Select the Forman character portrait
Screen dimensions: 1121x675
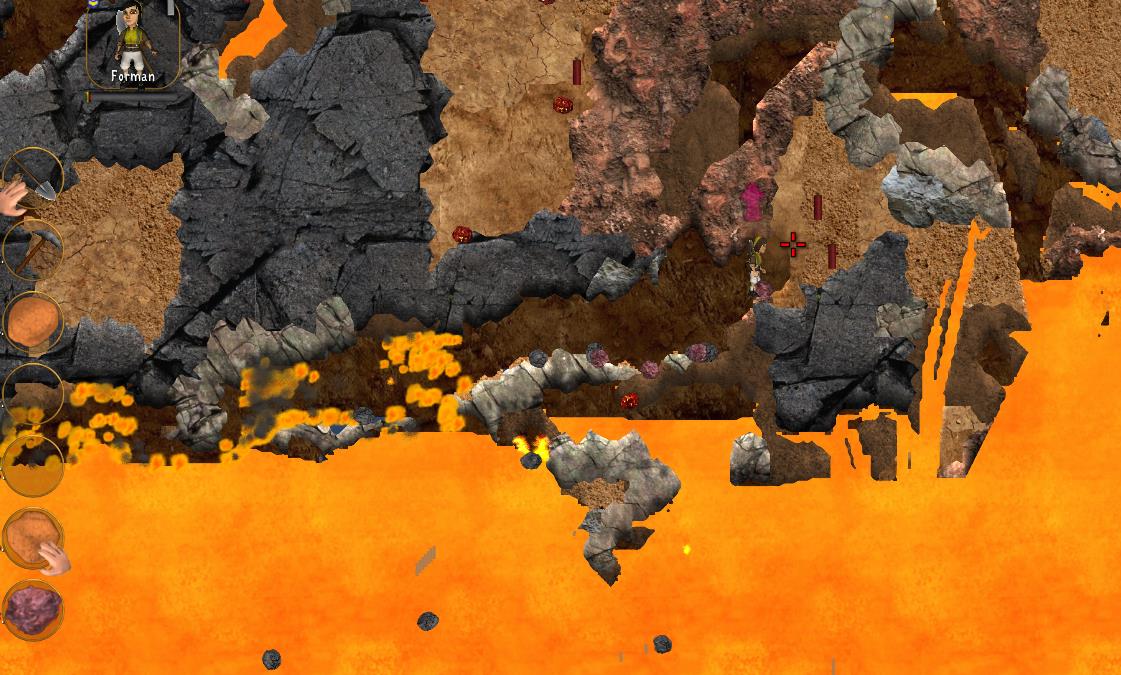click(x=132, y=43)
